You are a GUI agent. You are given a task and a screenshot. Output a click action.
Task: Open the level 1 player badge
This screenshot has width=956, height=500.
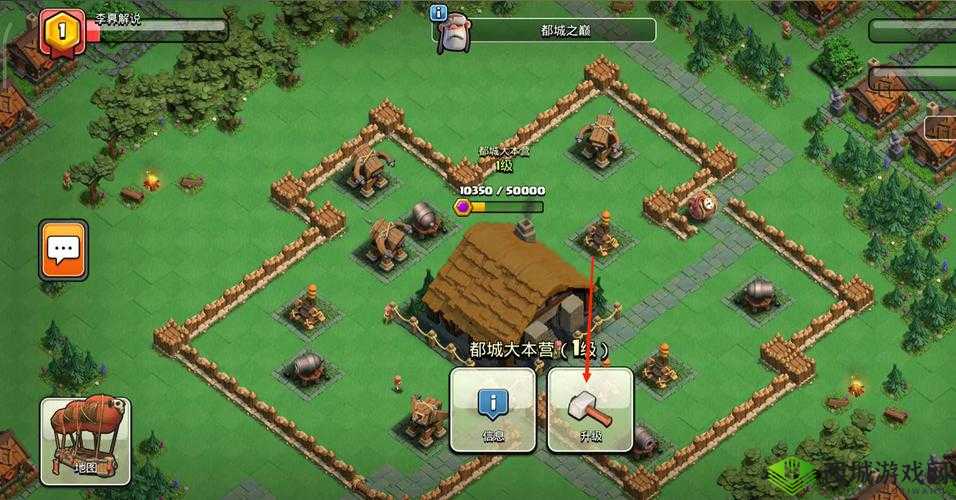pyautogui.click(x=60, y=30)
